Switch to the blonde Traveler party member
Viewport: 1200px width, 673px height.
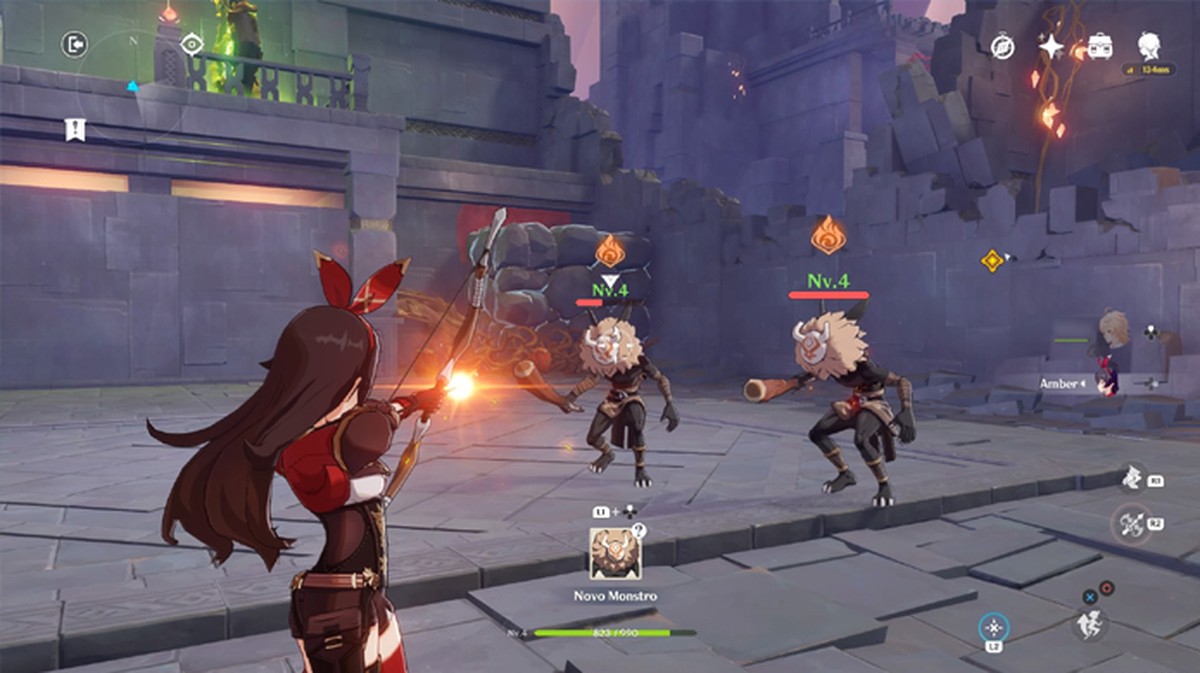pos(1113,329)
